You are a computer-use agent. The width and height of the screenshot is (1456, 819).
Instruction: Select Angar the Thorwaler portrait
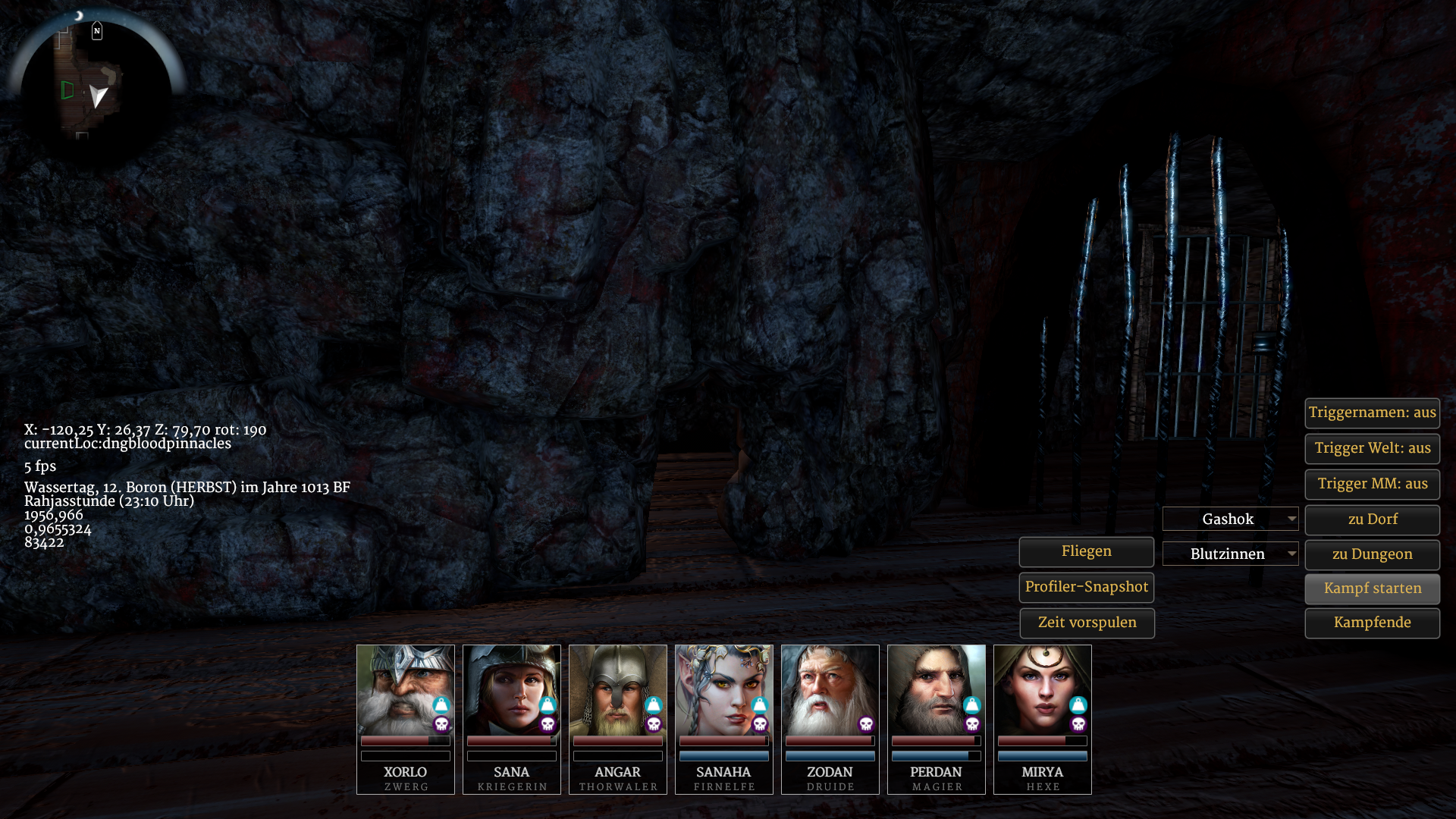click(617, 690)
